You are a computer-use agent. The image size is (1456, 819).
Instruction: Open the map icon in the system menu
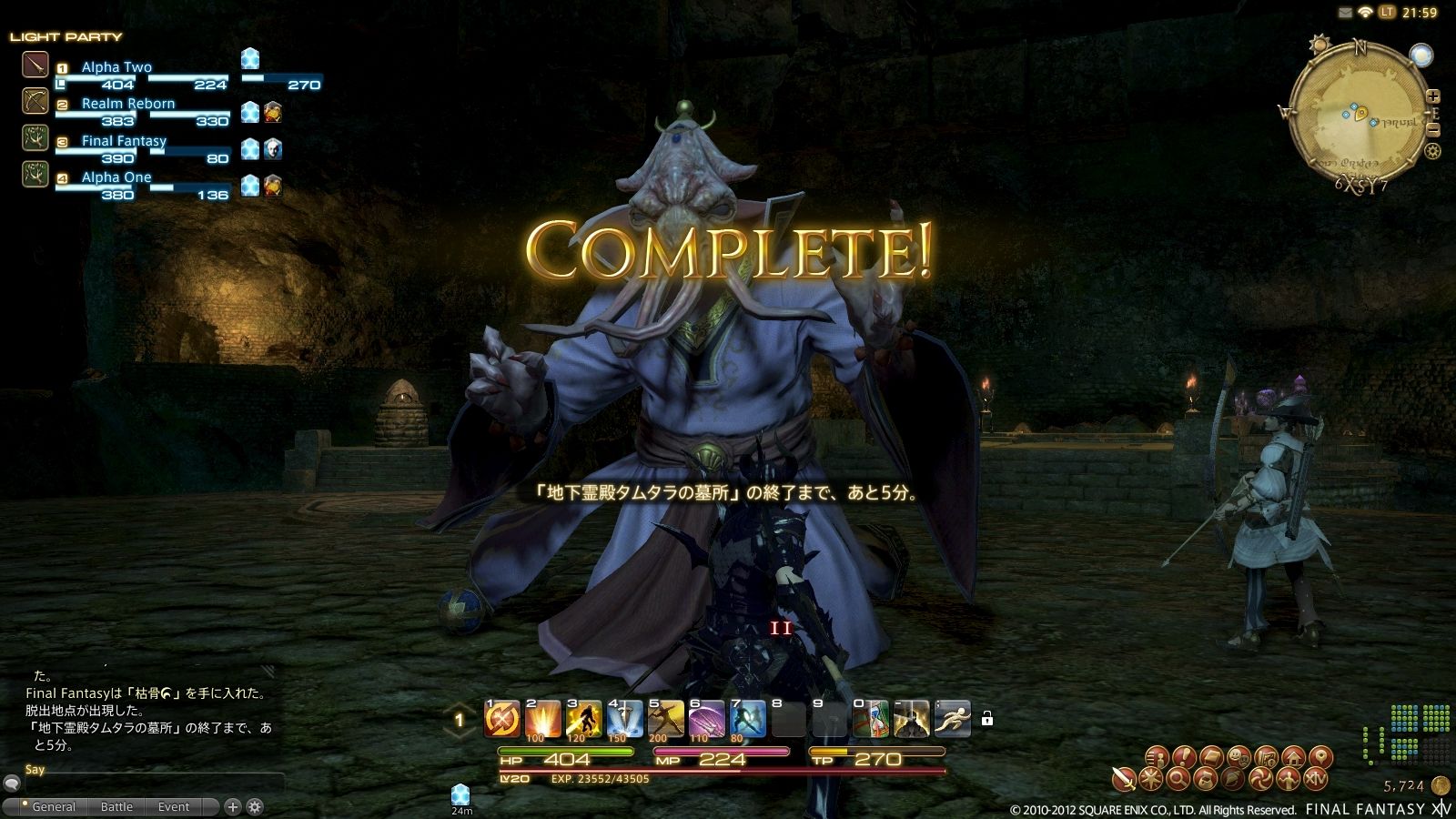[x=1267, y=757]
